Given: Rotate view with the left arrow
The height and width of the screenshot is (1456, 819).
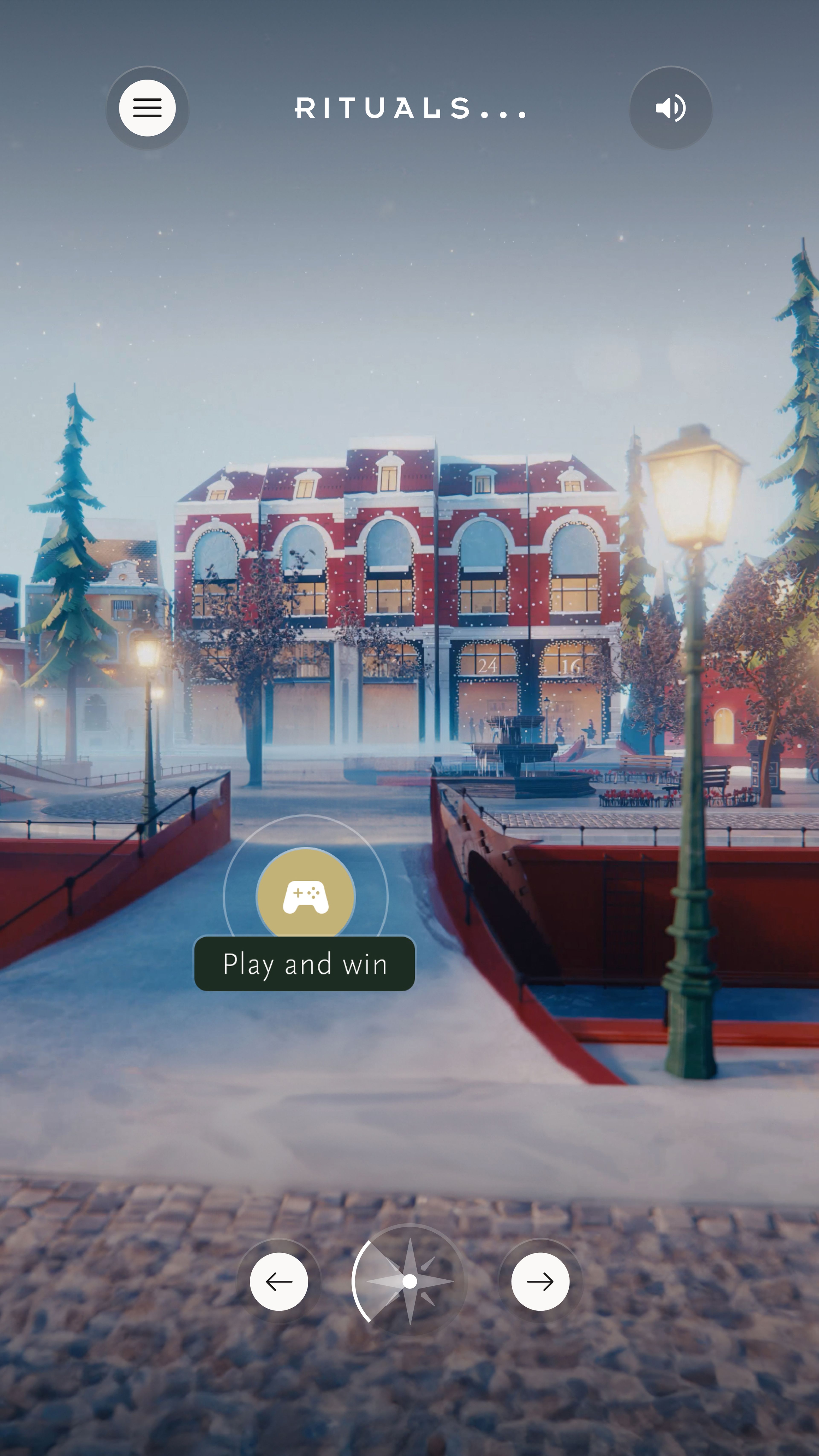Looking at the screenshot, I should (x=279, y=1281).
